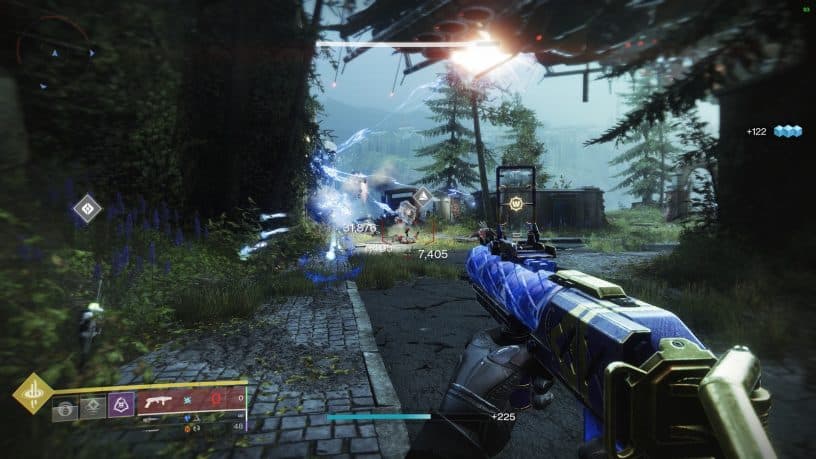Click the radar in the top corner
This screenshot has height=459, width=816.
pyautogui.click(x=55, y=53)
